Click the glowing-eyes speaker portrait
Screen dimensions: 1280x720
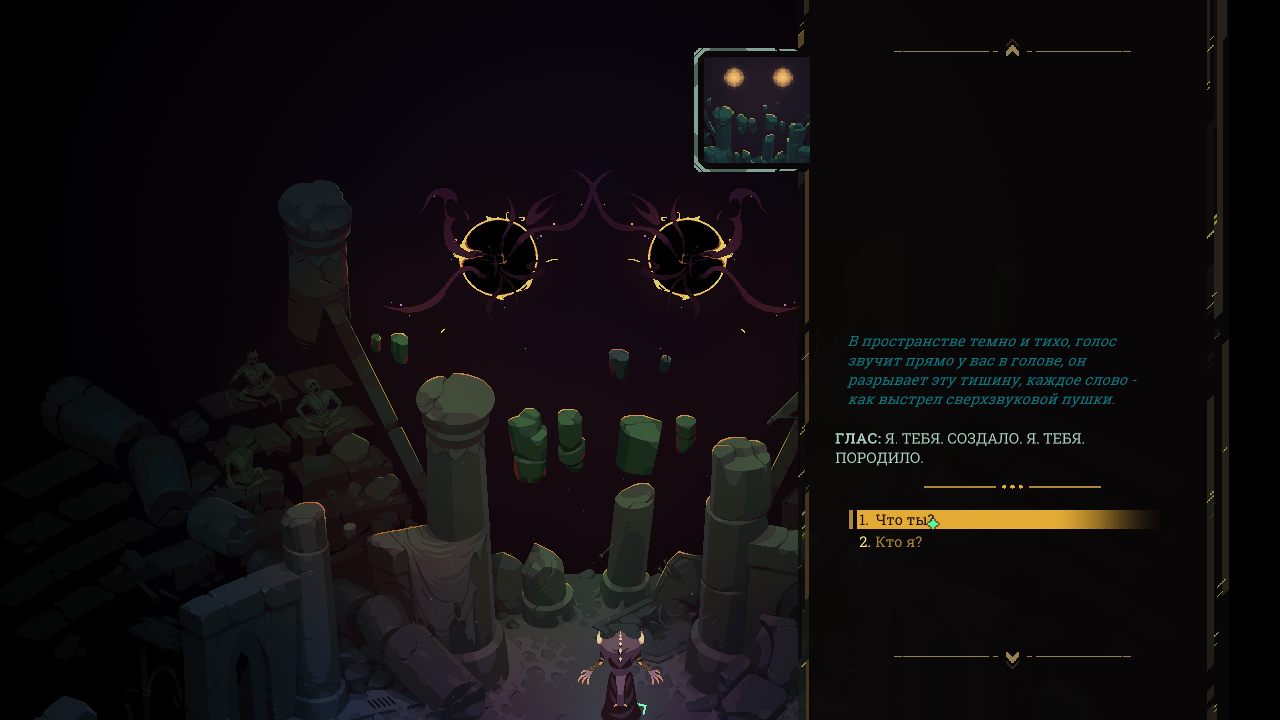point(755,109)
